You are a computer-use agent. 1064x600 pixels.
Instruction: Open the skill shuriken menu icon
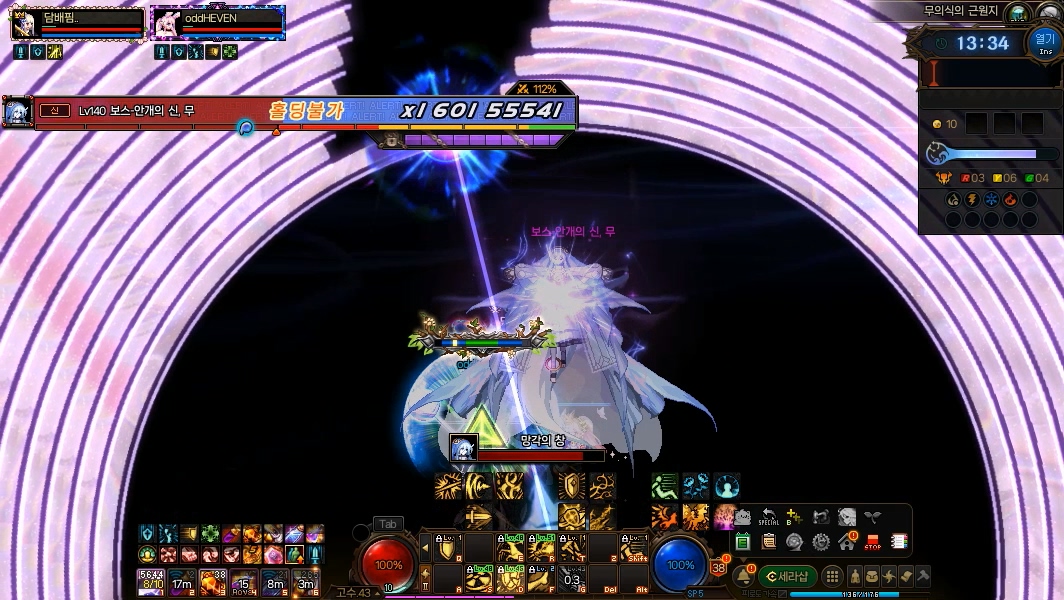pyautogui.click(x=889, y=577)
